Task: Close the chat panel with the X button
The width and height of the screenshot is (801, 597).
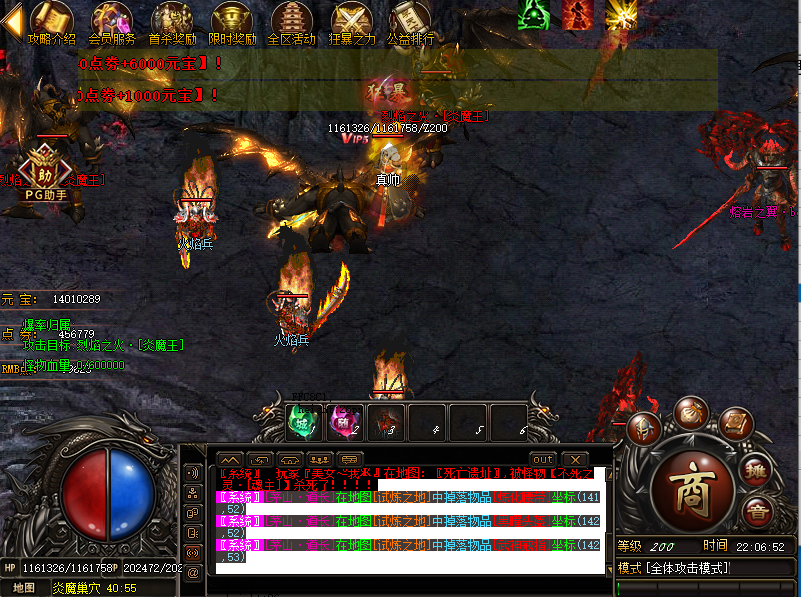Action: (x=574, y=459)
